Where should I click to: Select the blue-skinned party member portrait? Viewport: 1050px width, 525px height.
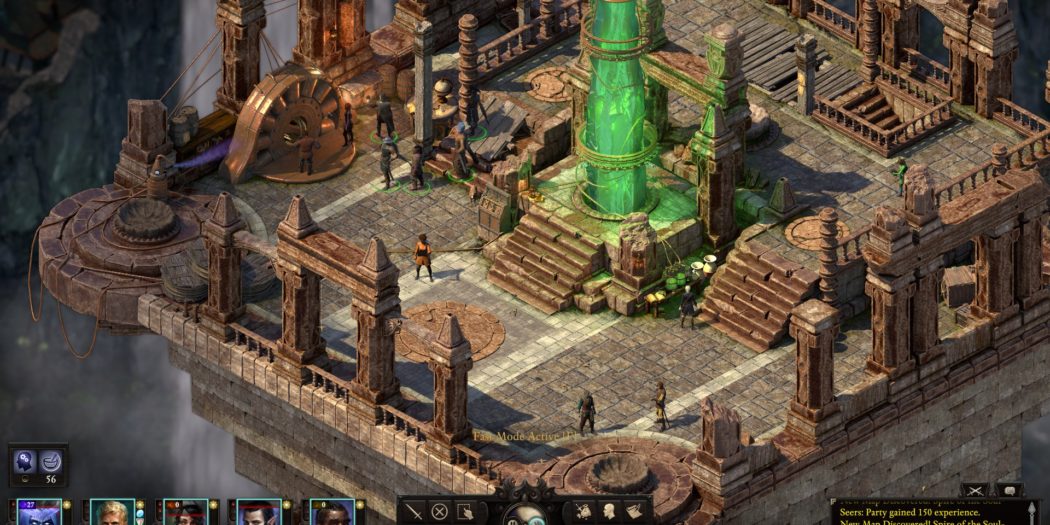pos(39,513)
